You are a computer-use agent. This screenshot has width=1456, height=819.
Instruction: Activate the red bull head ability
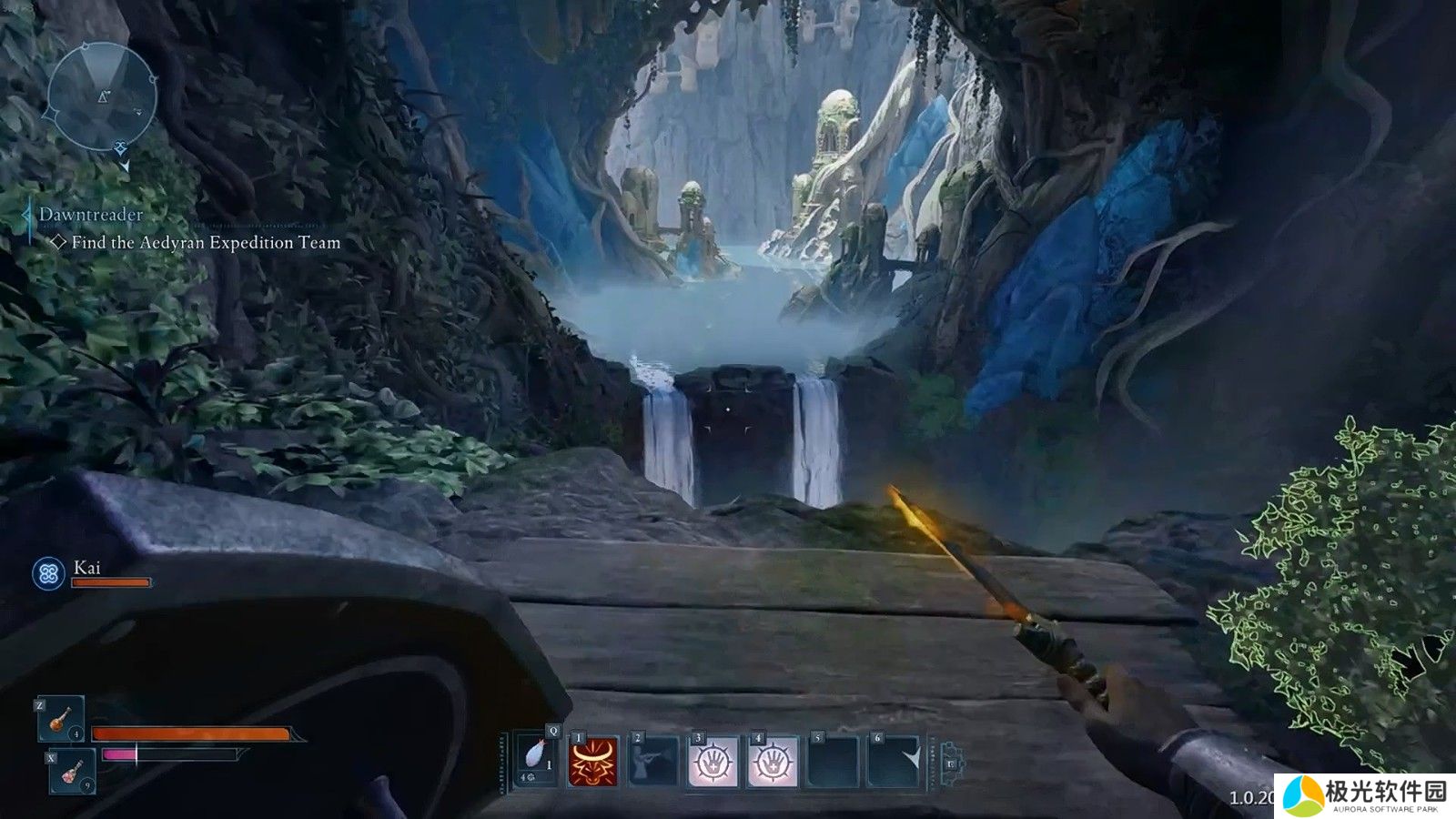[x=593, y=761]
